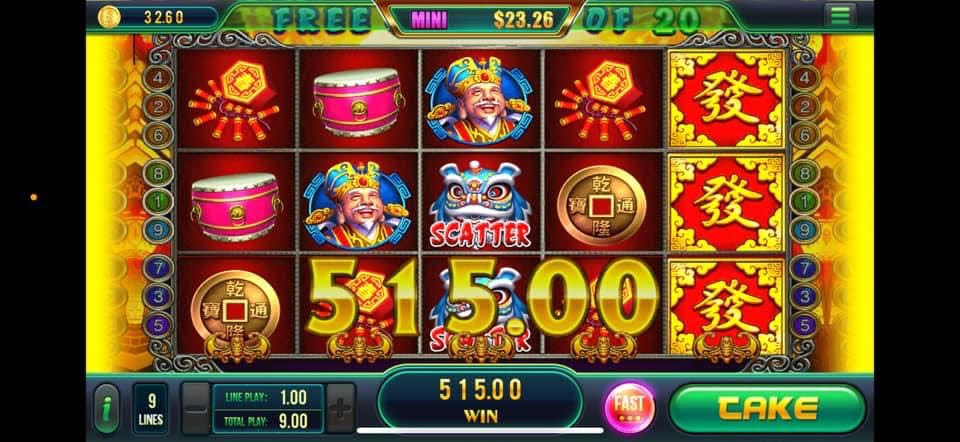Click the gold coin balance icon
The image size is (960, 442).
coord(109,16)
